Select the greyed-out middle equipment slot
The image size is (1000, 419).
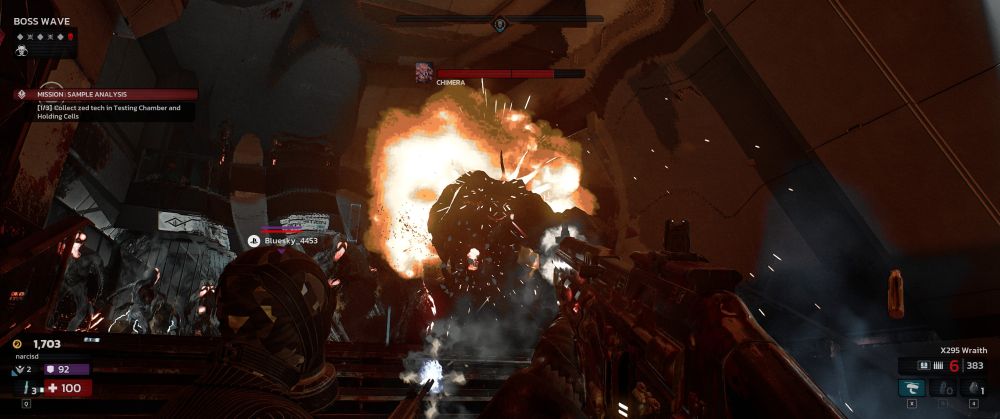pyautogui.click(x=942, y=387)
